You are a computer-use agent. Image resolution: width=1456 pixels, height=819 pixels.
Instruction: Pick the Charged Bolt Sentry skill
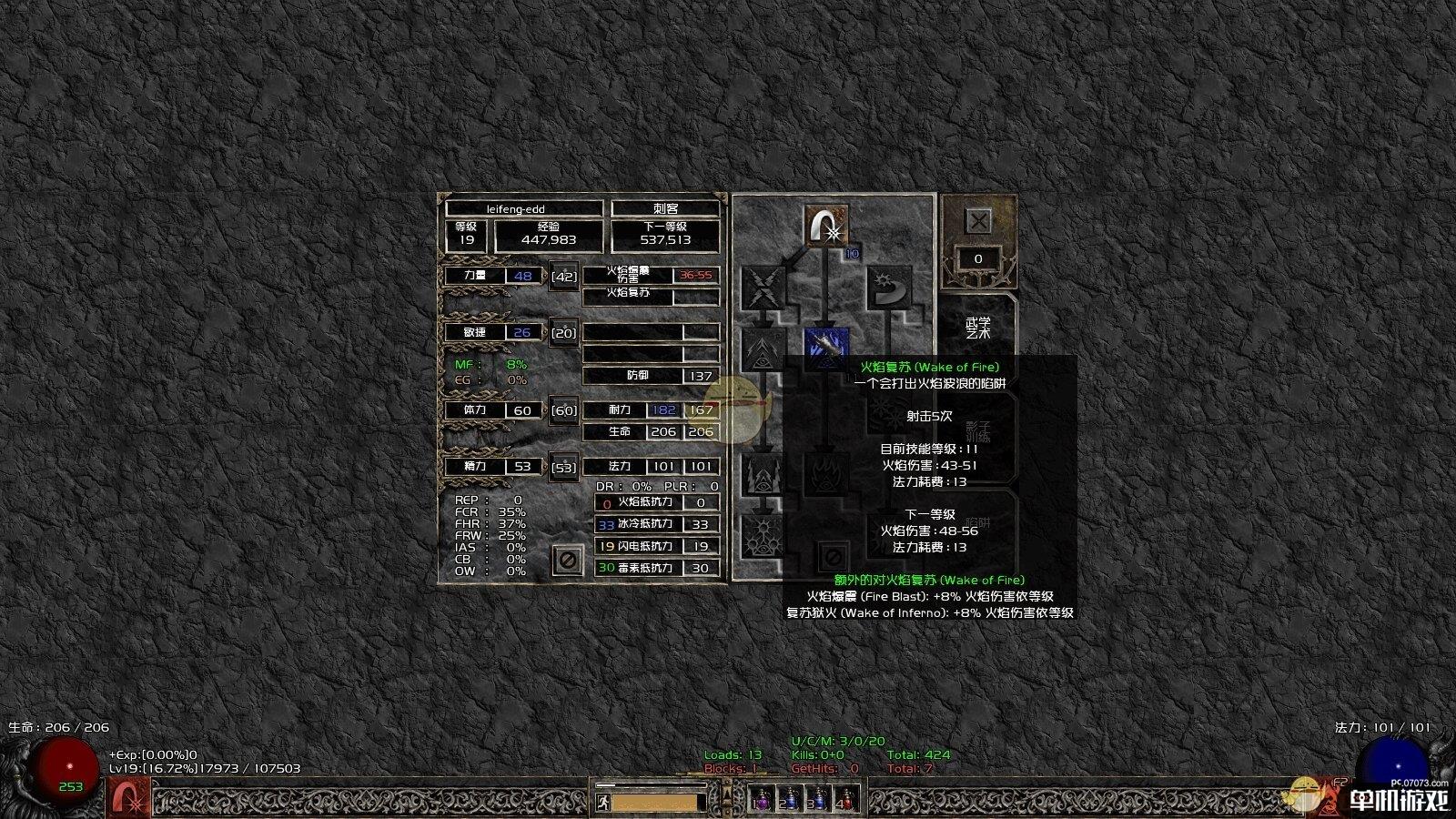pos(763,349)
